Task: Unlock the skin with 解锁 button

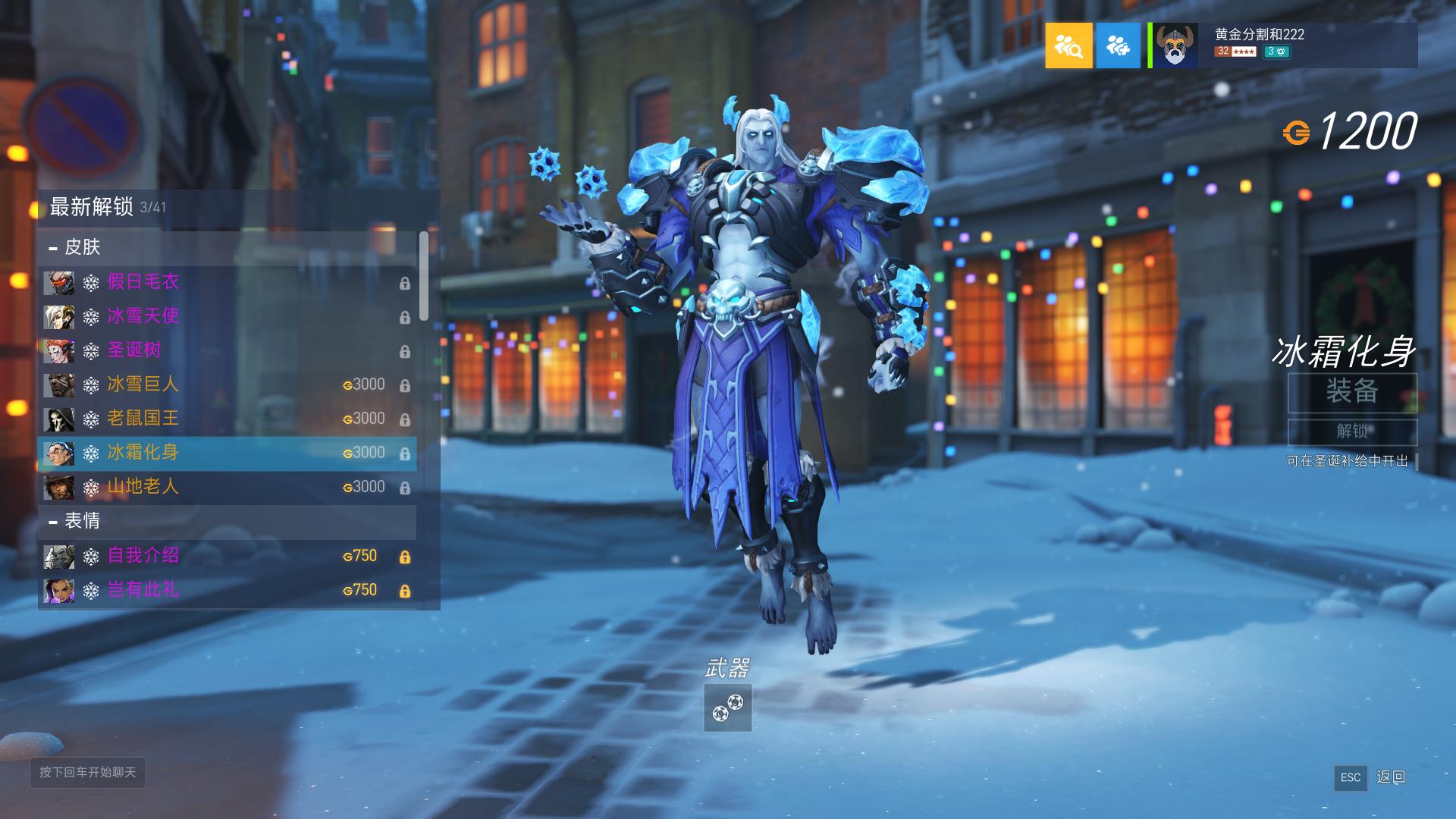Action: pos(1352,431)
